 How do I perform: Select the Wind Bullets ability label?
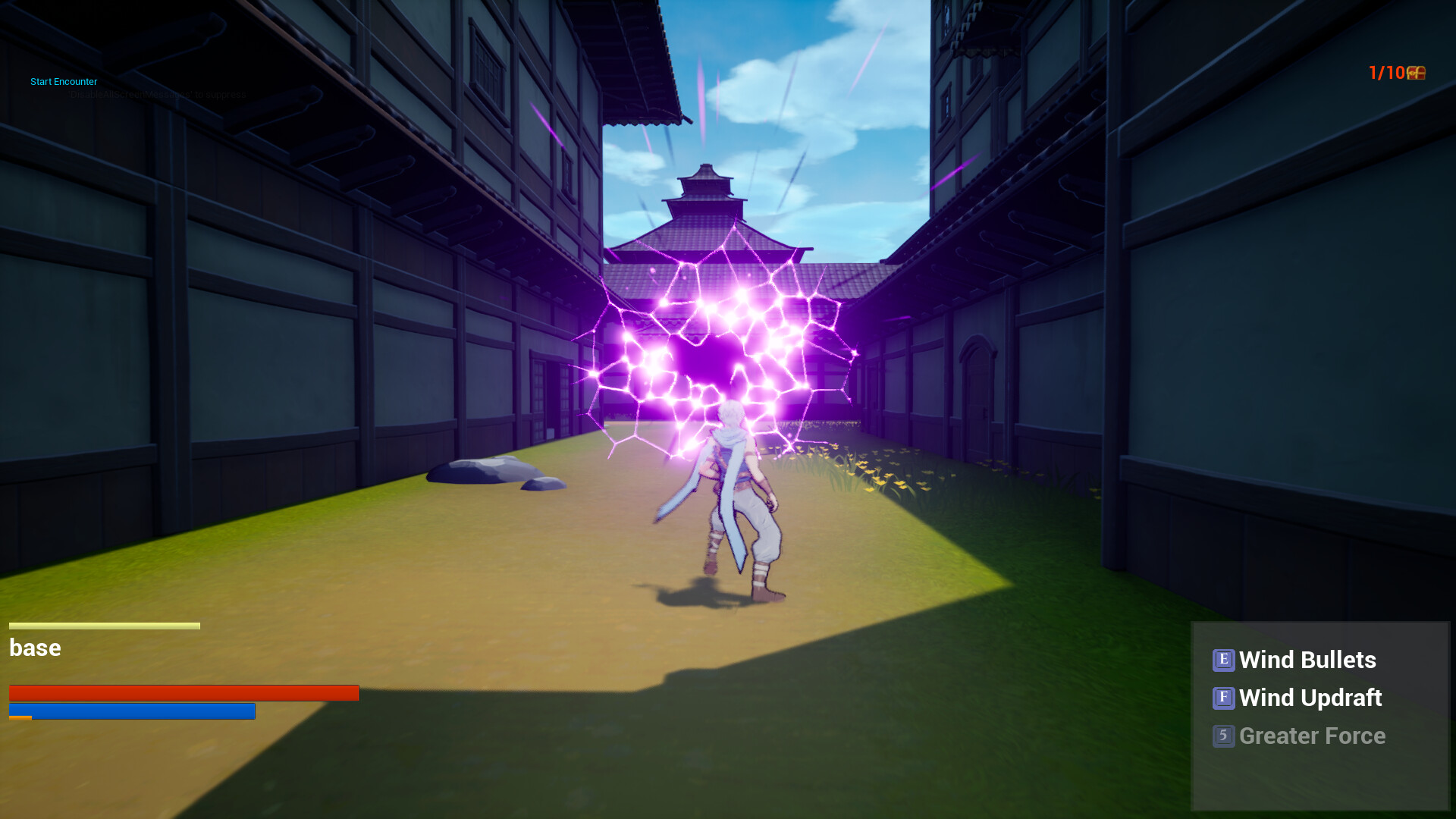coord(1307,661)
